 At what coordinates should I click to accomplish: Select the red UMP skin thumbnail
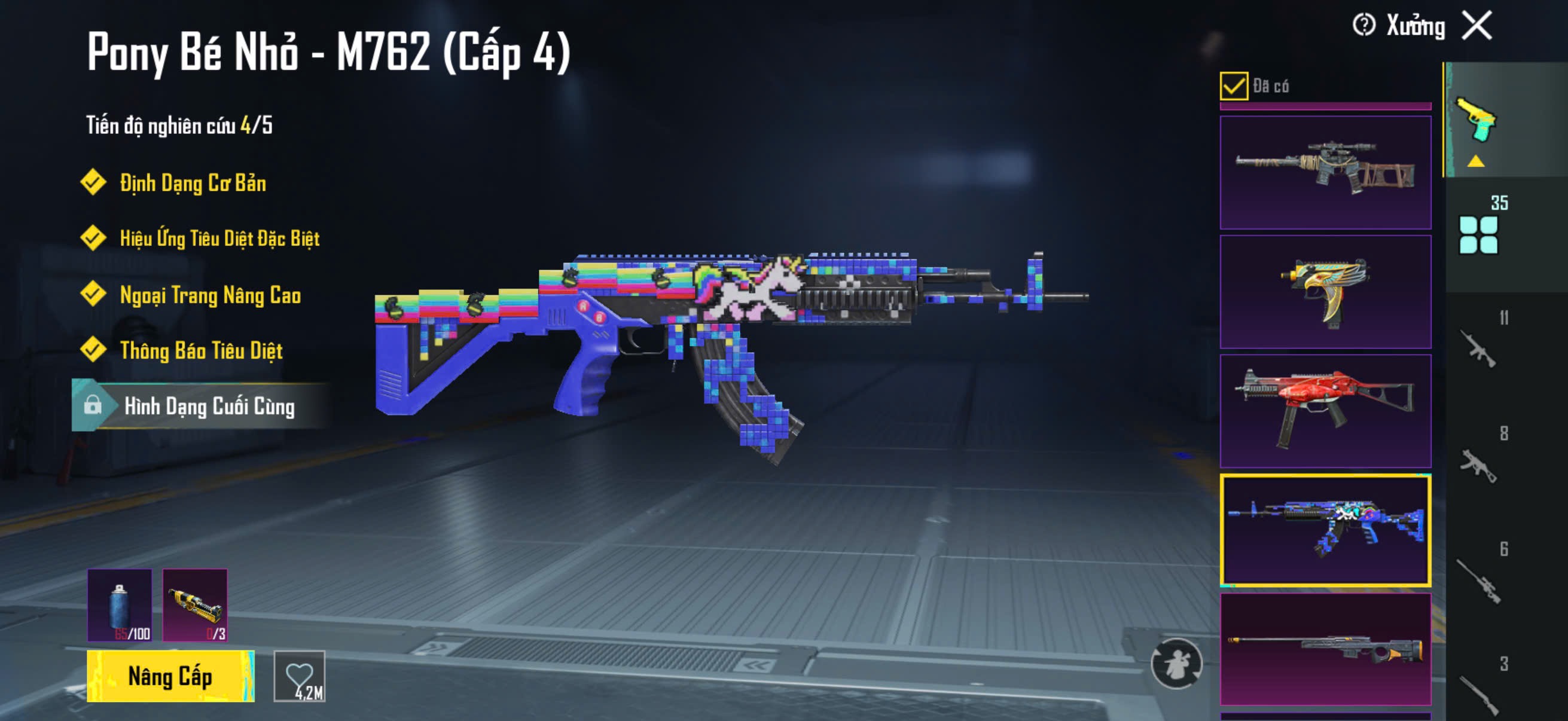(x=1325, y=411)
